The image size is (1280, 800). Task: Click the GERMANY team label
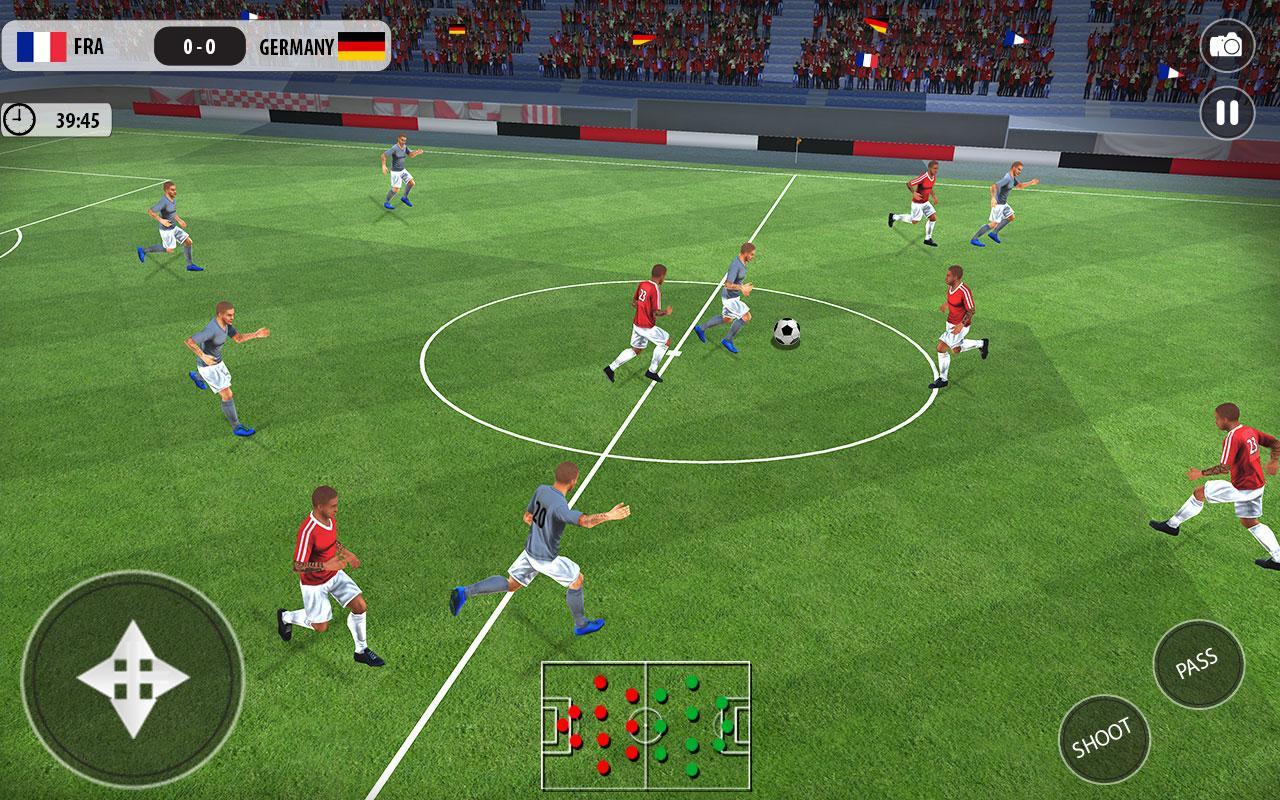(x=295, y=44)
